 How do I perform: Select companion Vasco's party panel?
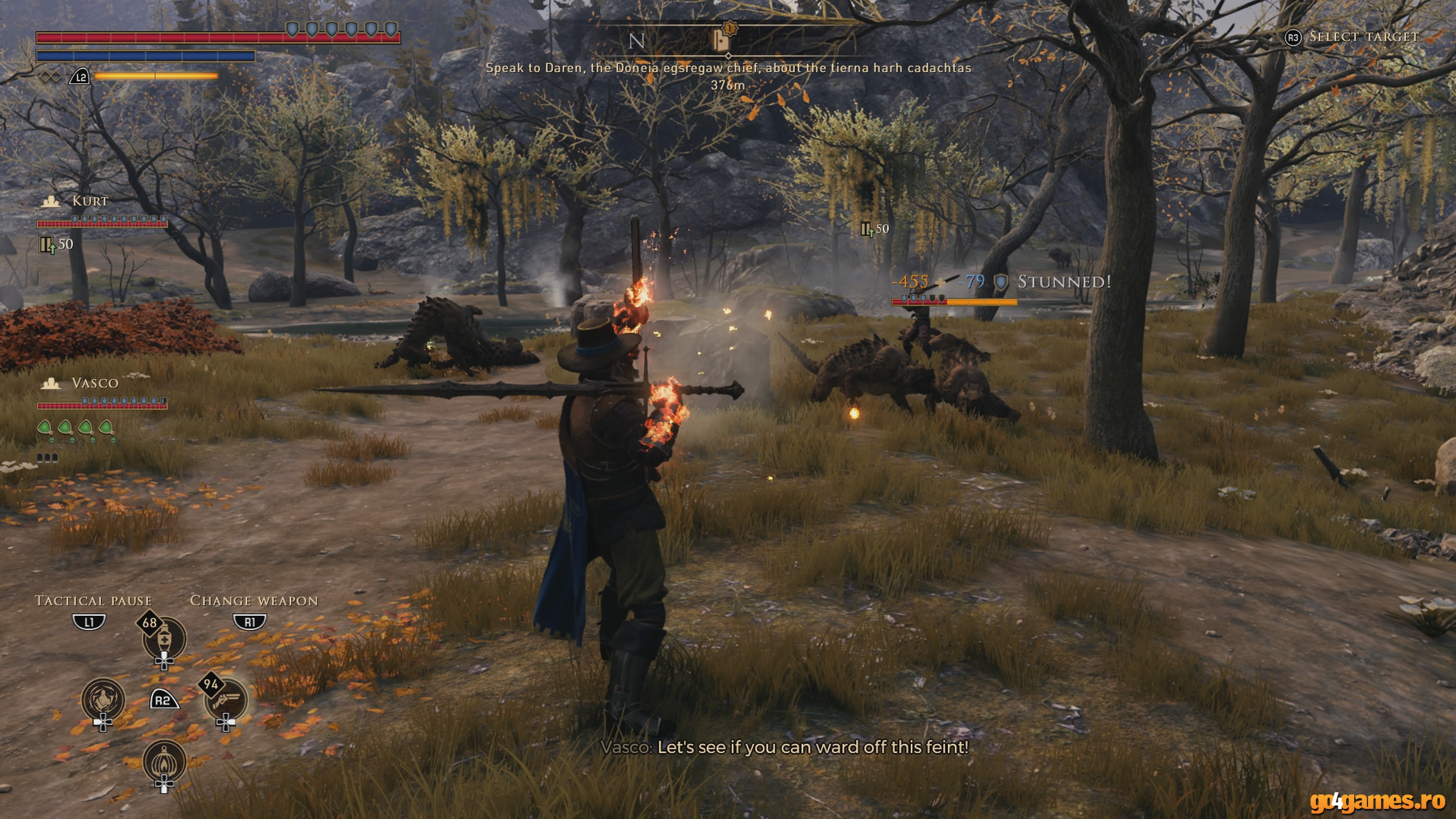[94, 383]
